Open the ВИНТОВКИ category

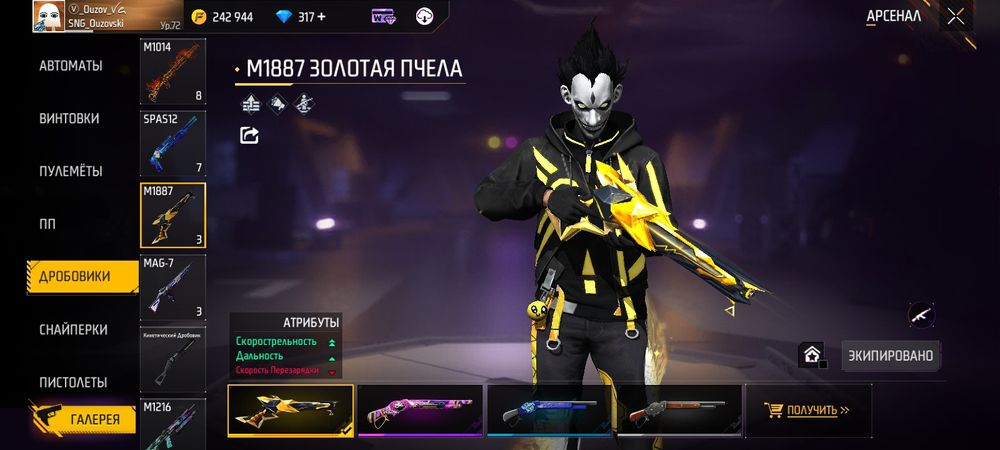pyautogui.click(x=69, y=118)
